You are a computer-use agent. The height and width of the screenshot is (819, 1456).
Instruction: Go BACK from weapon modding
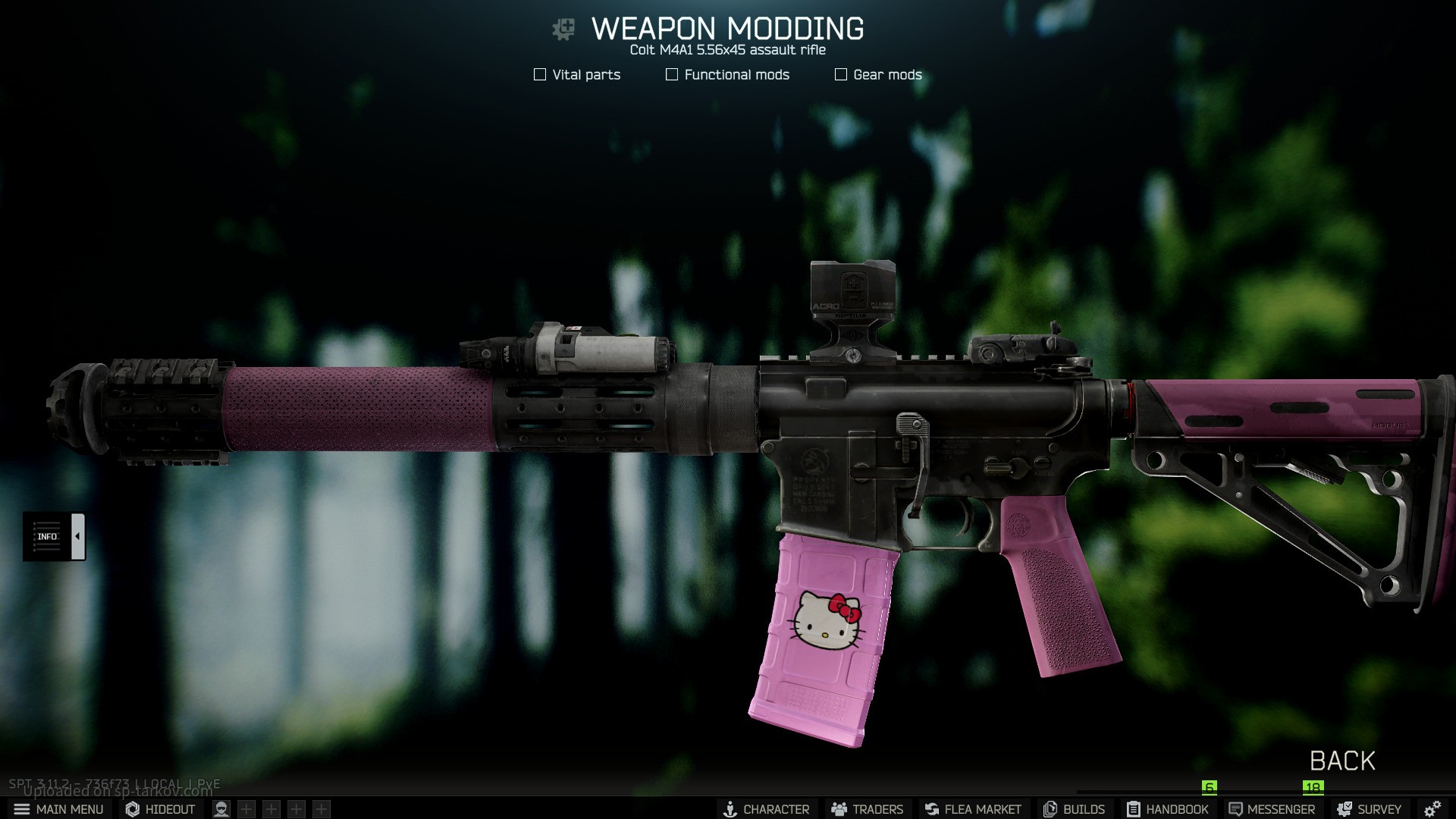tap(1341, 761)
